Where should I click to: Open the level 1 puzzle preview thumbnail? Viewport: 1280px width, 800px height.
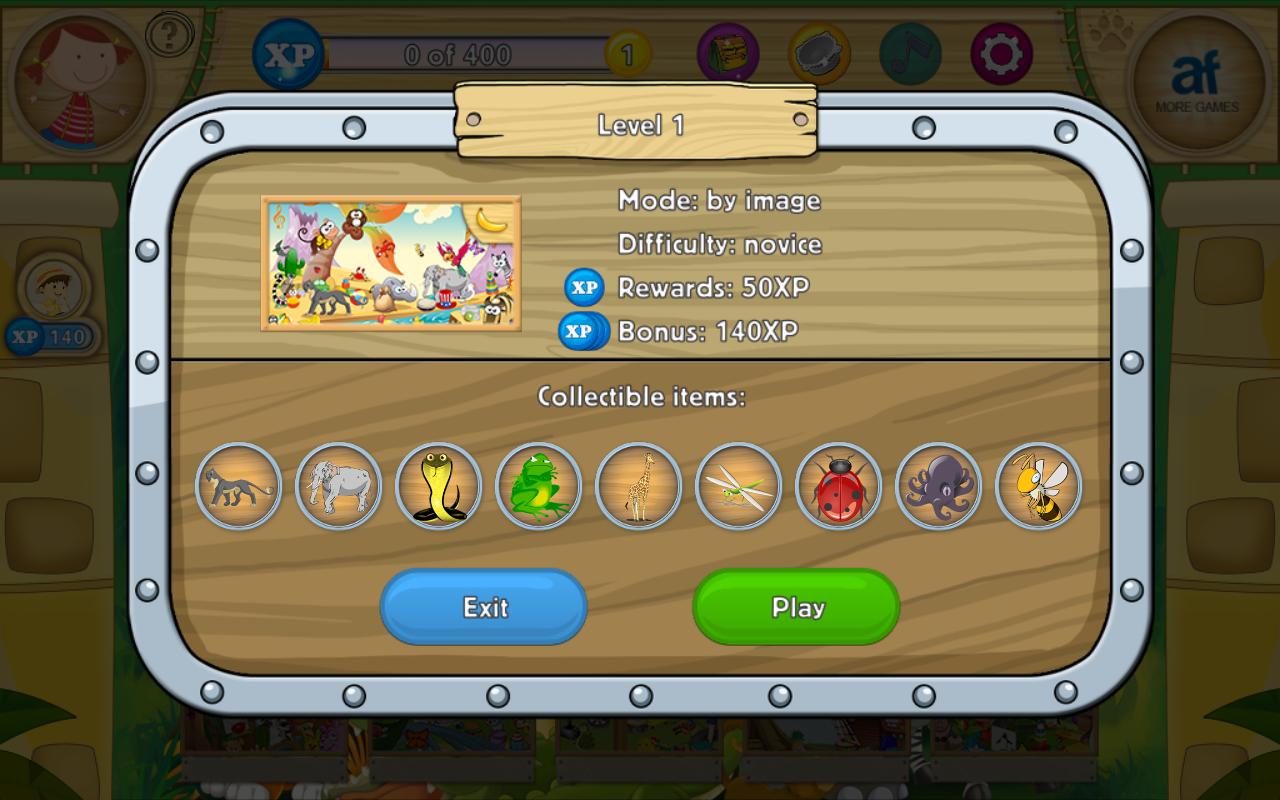(391, 263)
